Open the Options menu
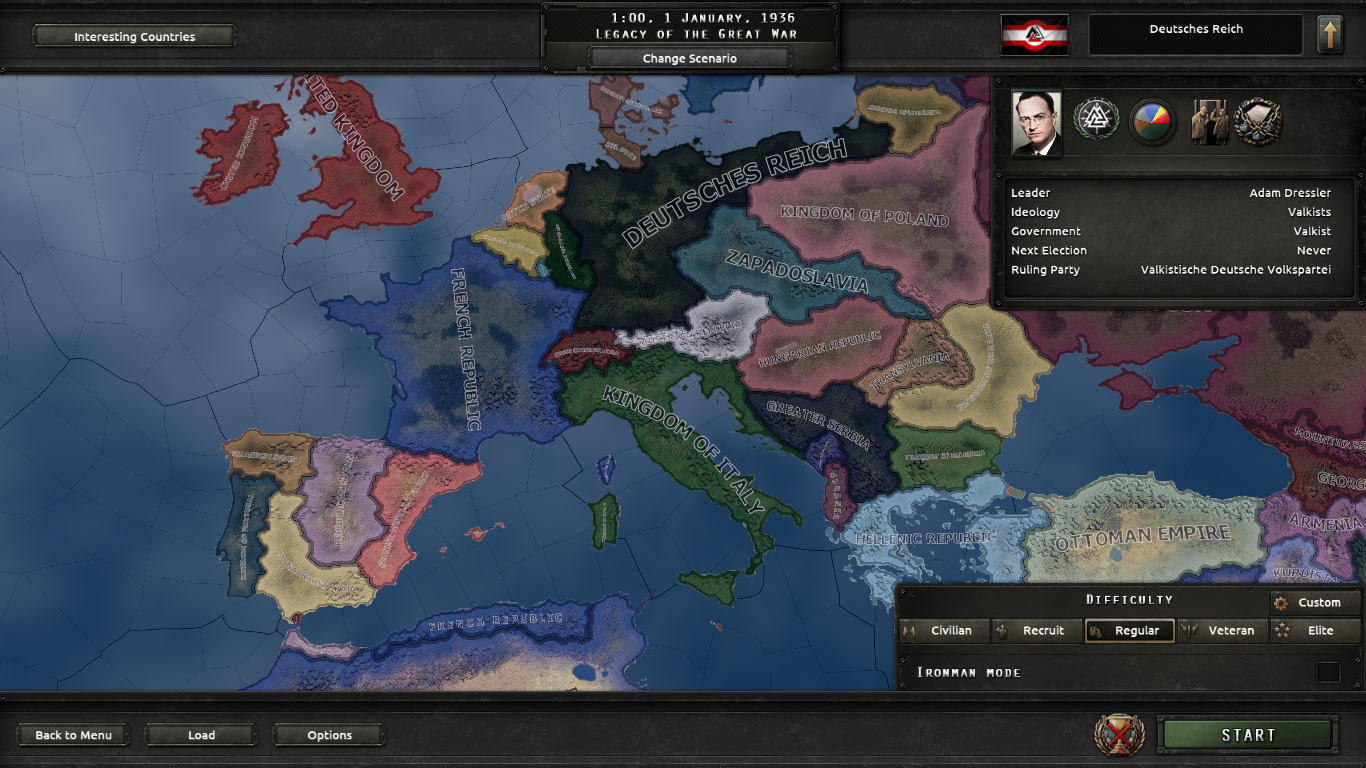This screenshot has height=768, width=1366. [328, 734]
